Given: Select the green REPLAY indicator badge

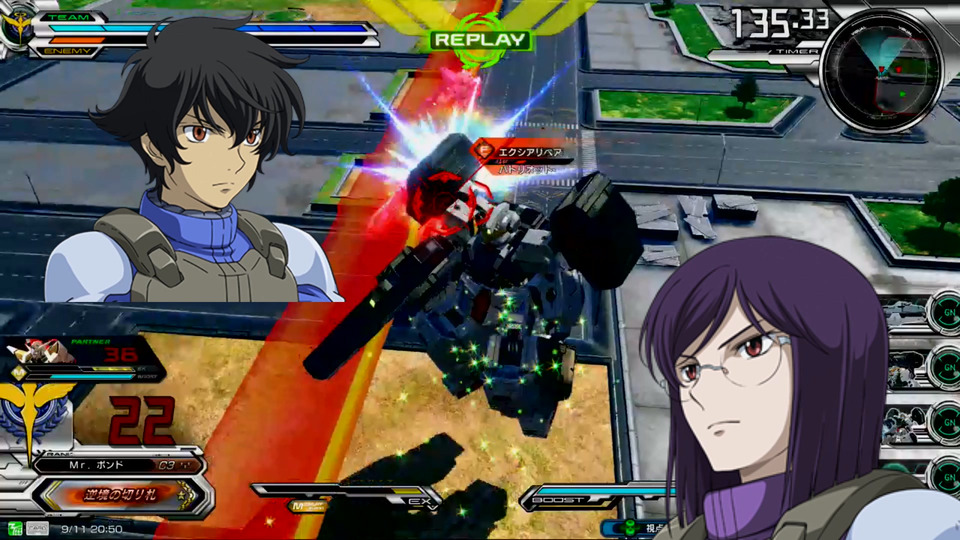Looking at the screenshot, I should (x=479, y=40).
